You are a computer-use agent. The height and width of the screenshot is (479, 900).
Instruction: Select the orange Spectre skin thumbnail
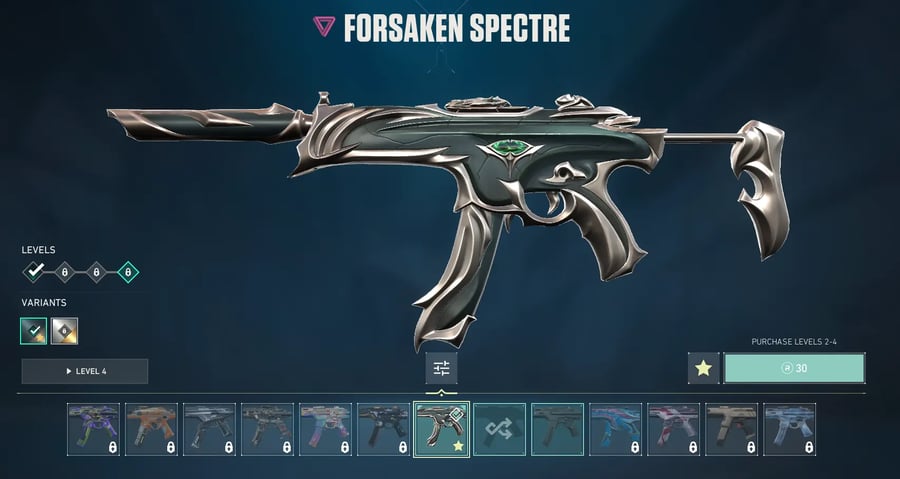151,429
